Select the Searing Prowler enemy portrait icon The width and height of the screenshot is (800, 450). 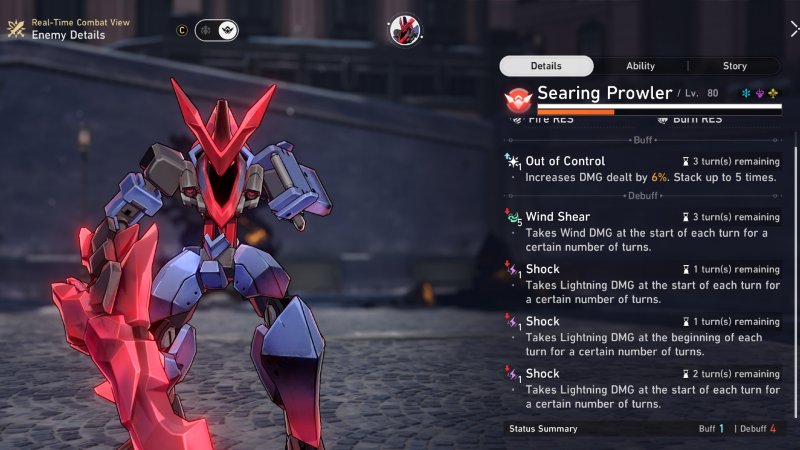tap(404, 30)
